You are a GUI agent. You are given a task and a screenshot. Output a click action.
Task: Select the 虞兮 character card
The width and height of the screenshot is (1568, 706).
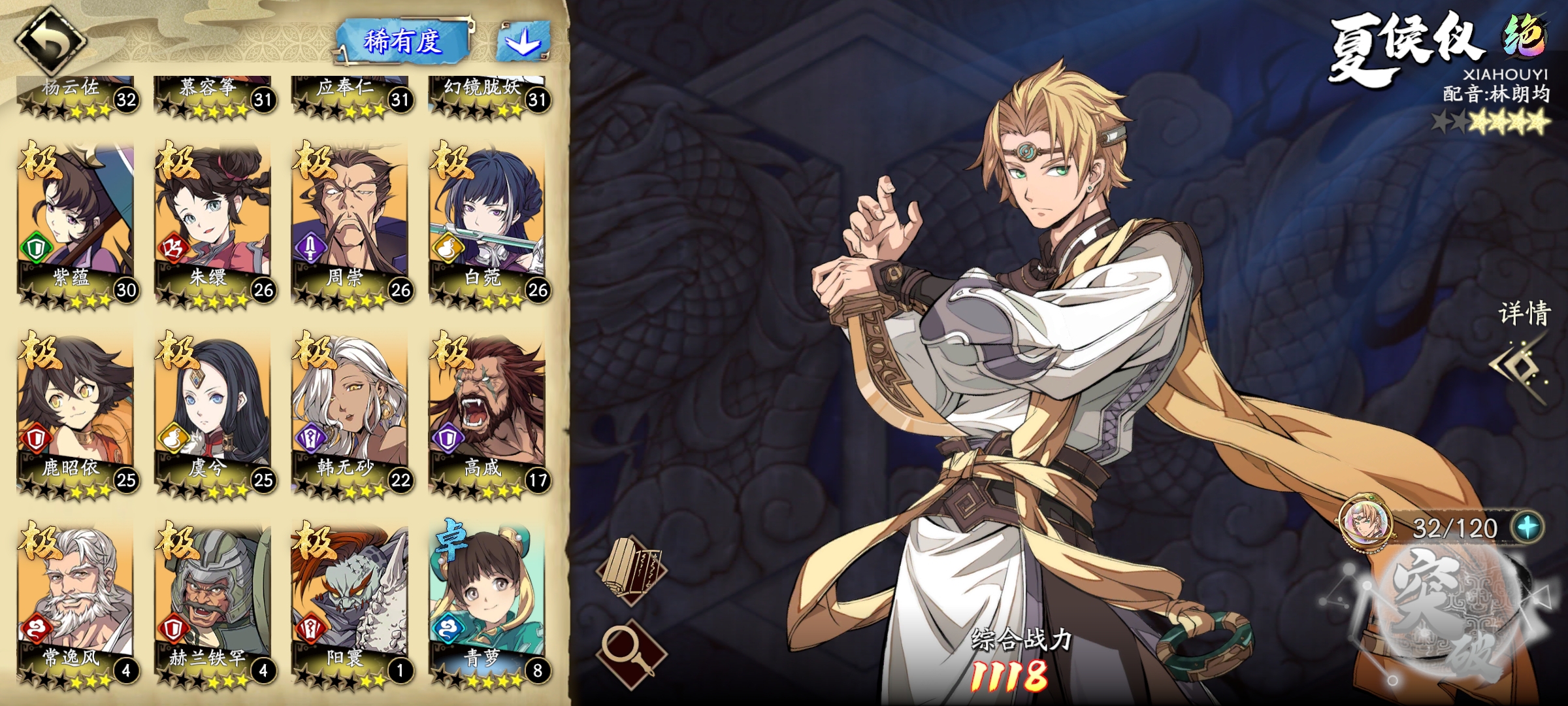[213, 413]
